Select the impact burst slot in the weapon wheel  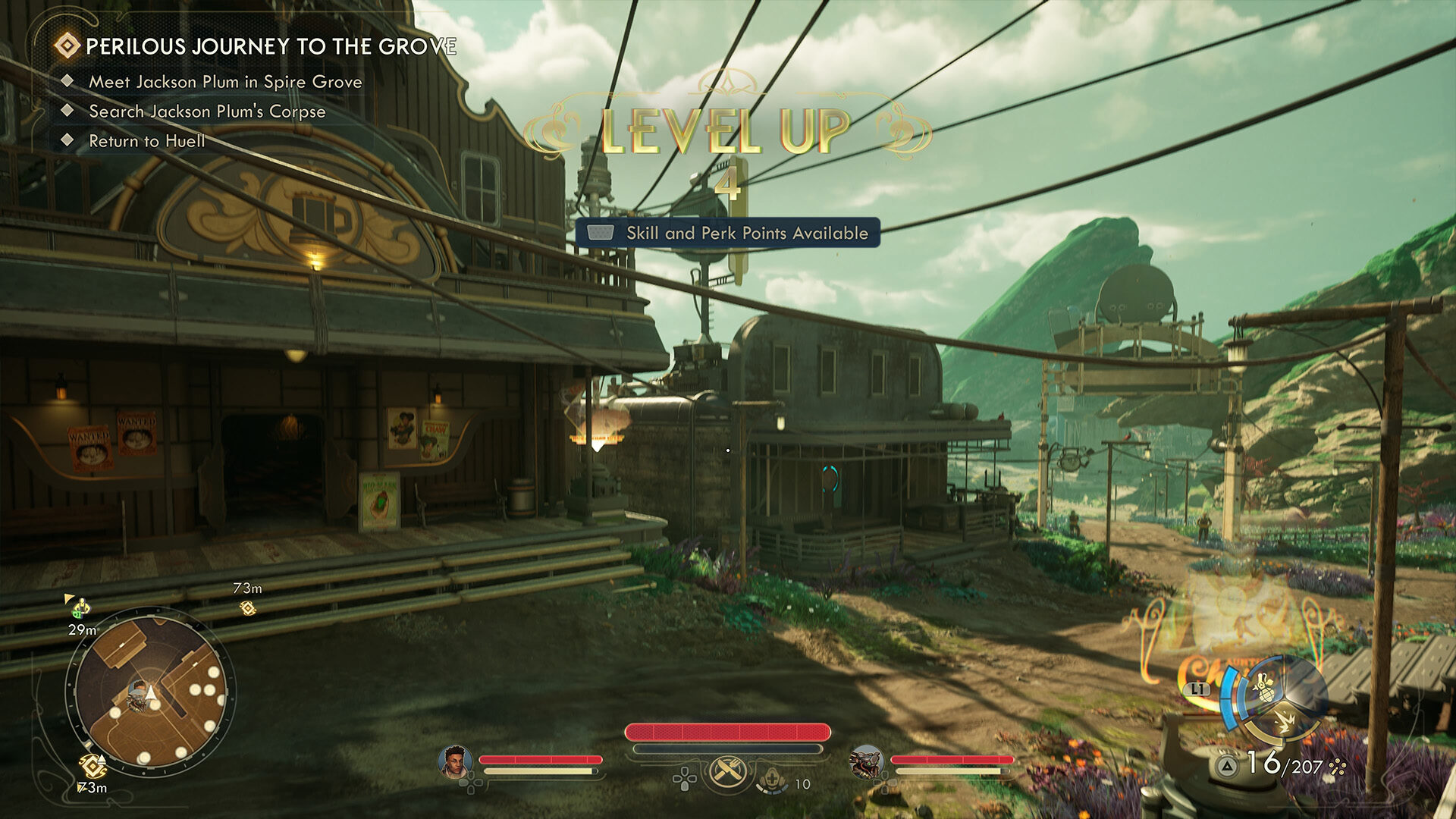[1283, 720]
